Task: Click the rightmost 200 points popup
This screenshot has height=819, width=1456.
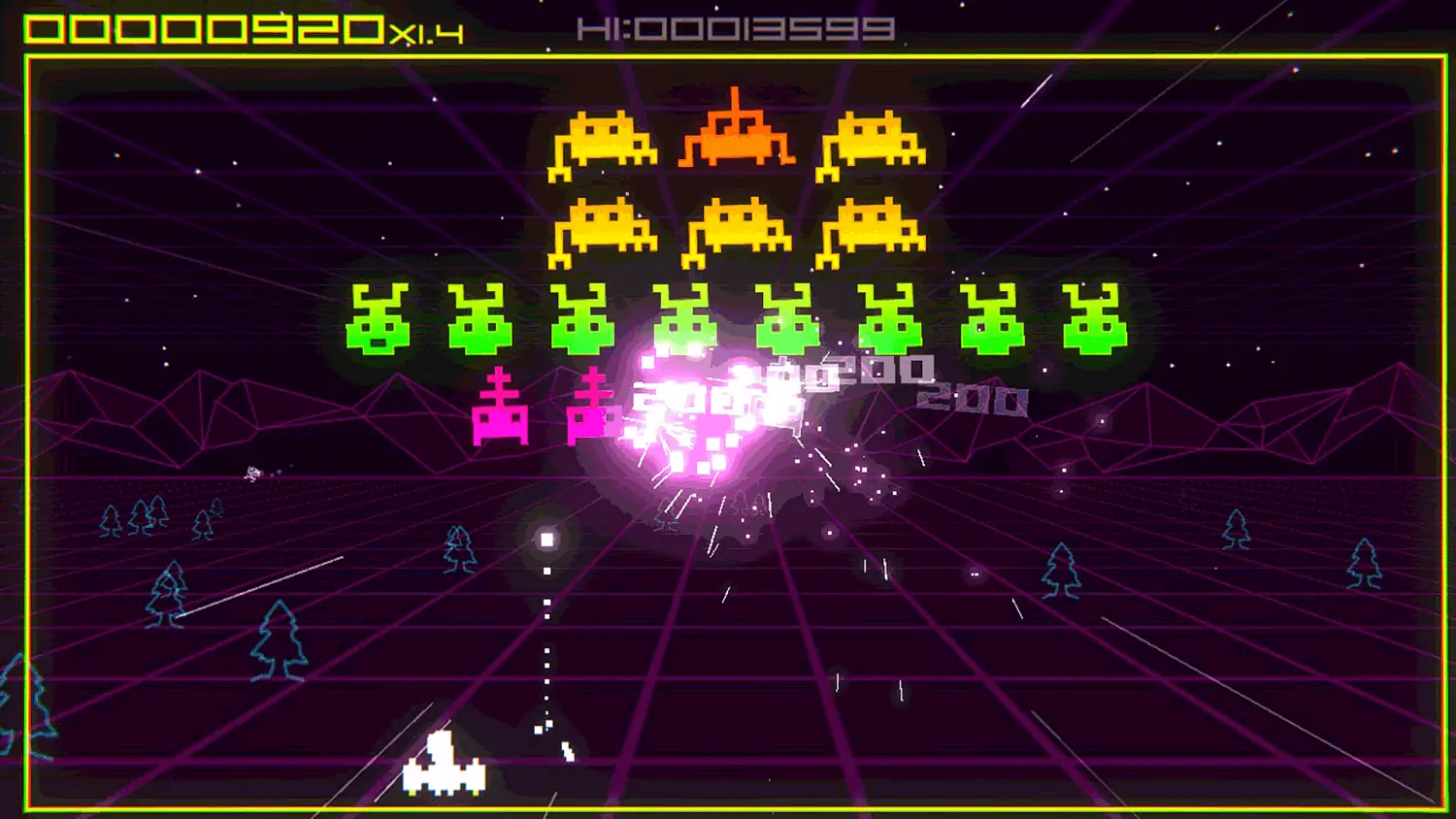Action: [x=971, y=396]
